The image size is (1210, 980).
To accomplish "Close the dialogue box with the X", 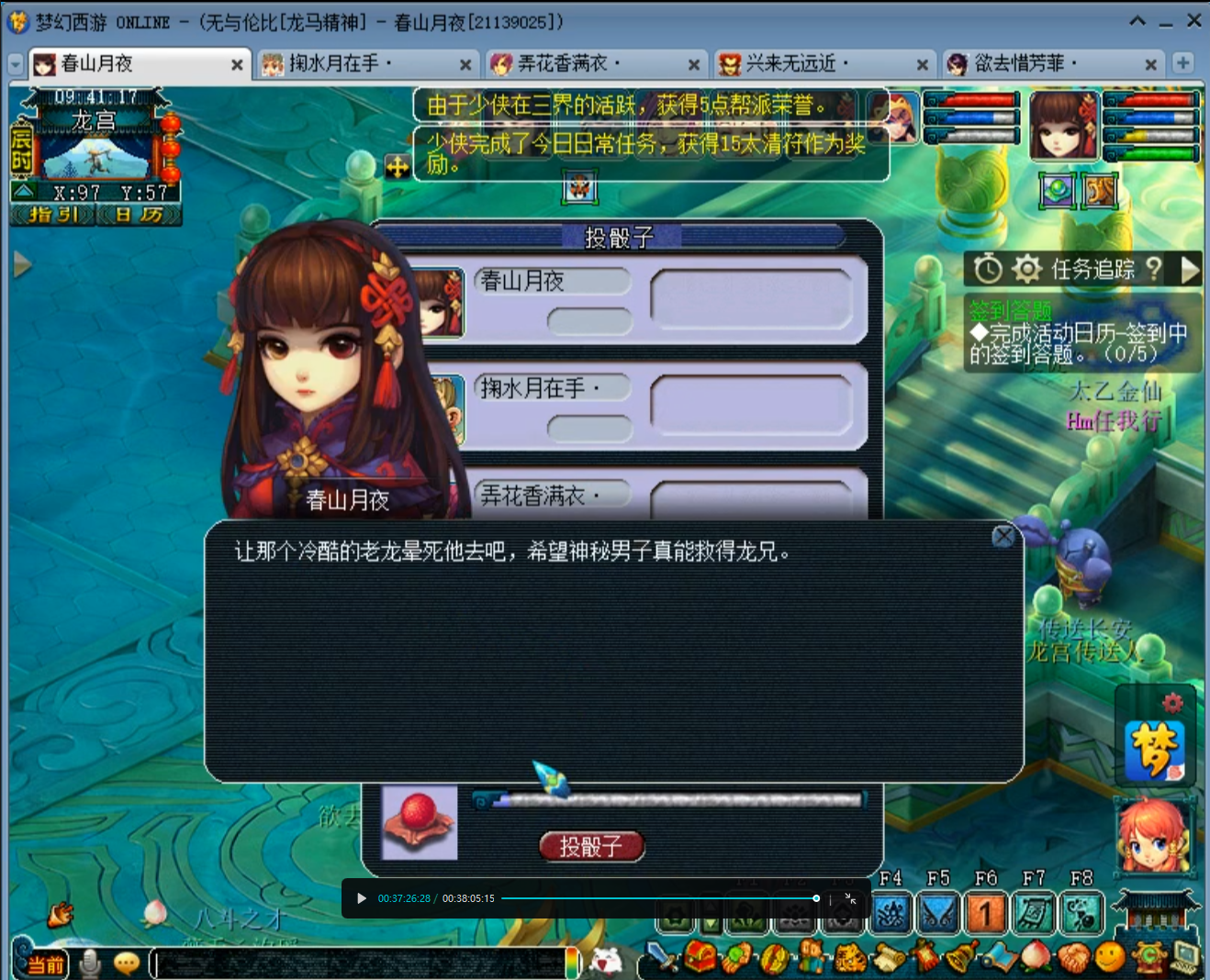I will tap(1003, 537).
